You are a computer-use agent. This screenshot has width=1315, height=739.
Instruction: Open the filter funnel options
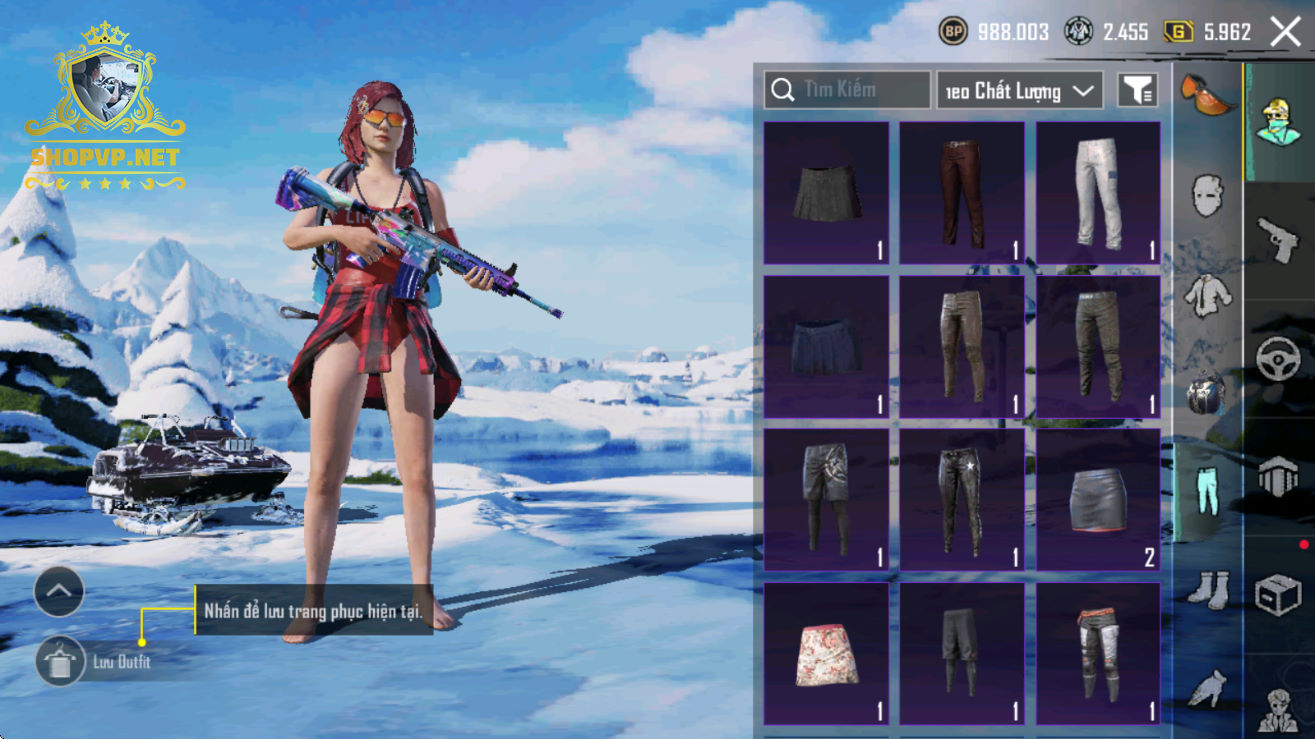tap(1137, 91)
